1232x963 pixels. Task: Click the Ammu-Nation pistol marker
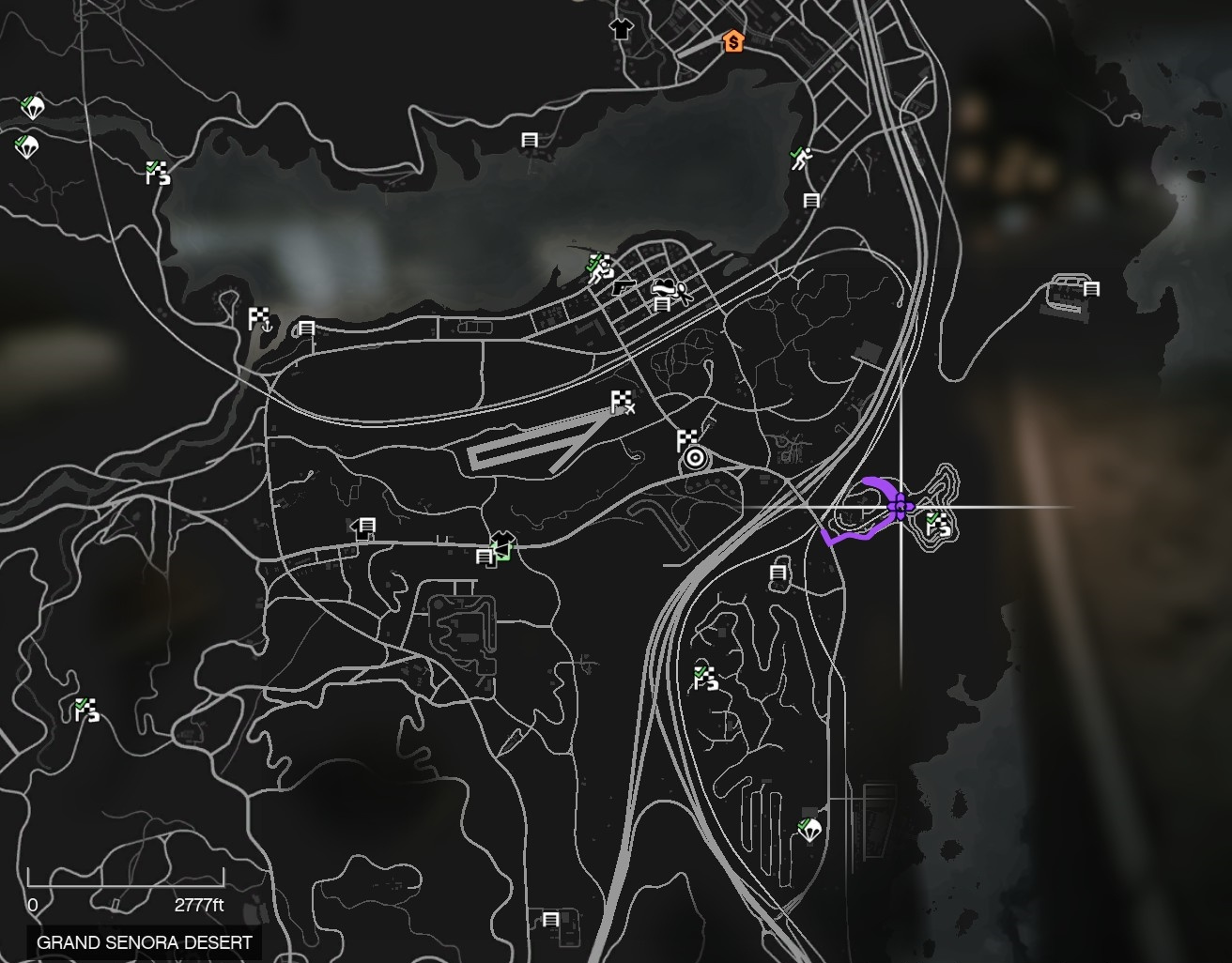coord(623,287)
